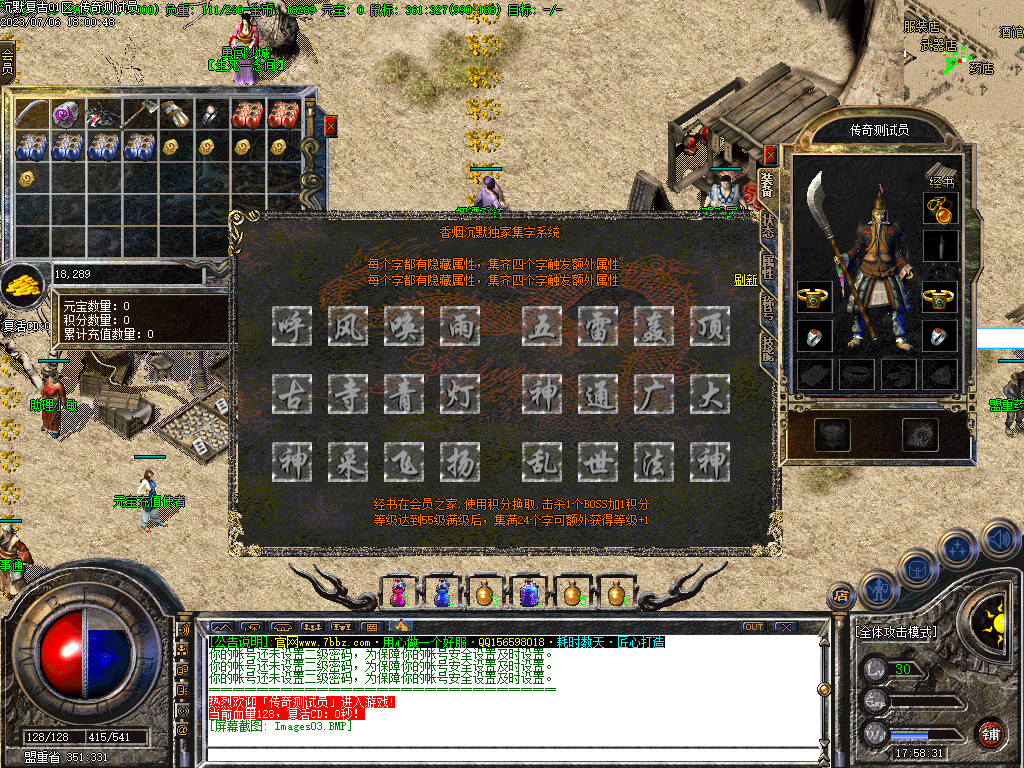Select the curved sword in the bag
Viewport: 1024px width, 768px height.
pyautogui.click(x=33, y=114)
